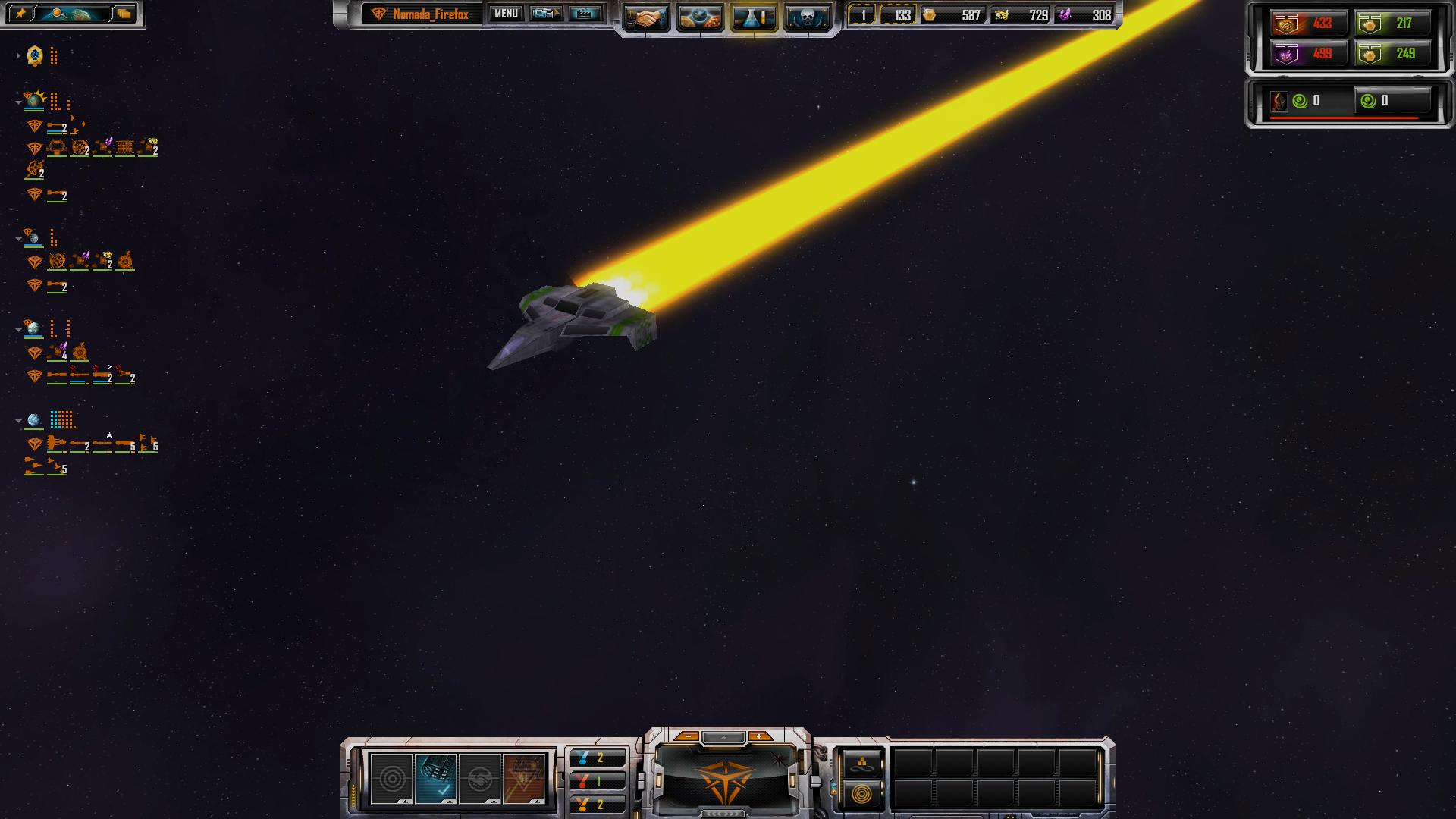Screen dimensions: 1456x819
Task: Click the gold pyramid infinity button
Action: click(861, 764)
